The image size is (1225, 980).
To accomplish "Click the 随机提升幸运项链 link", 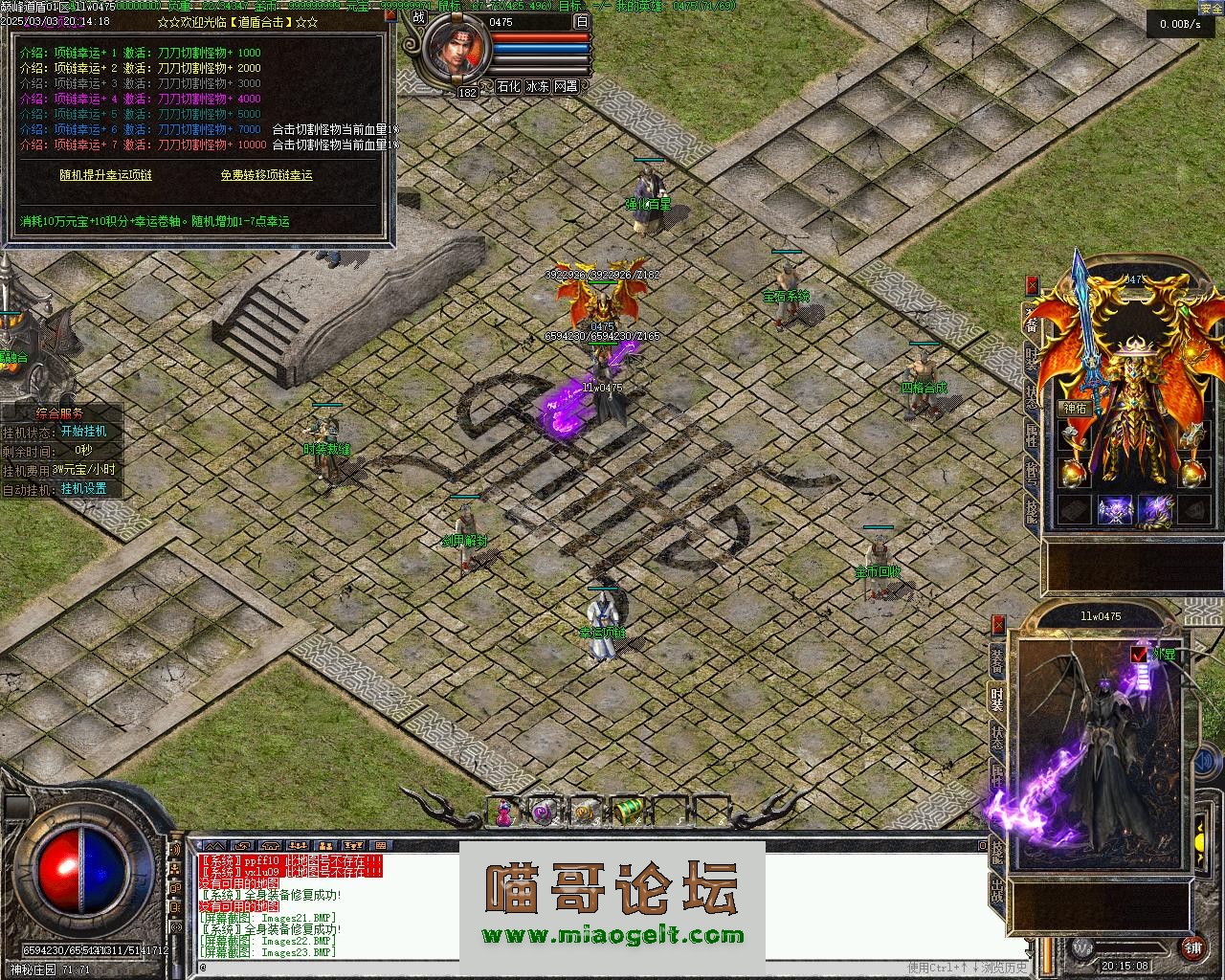I will 106,175.
